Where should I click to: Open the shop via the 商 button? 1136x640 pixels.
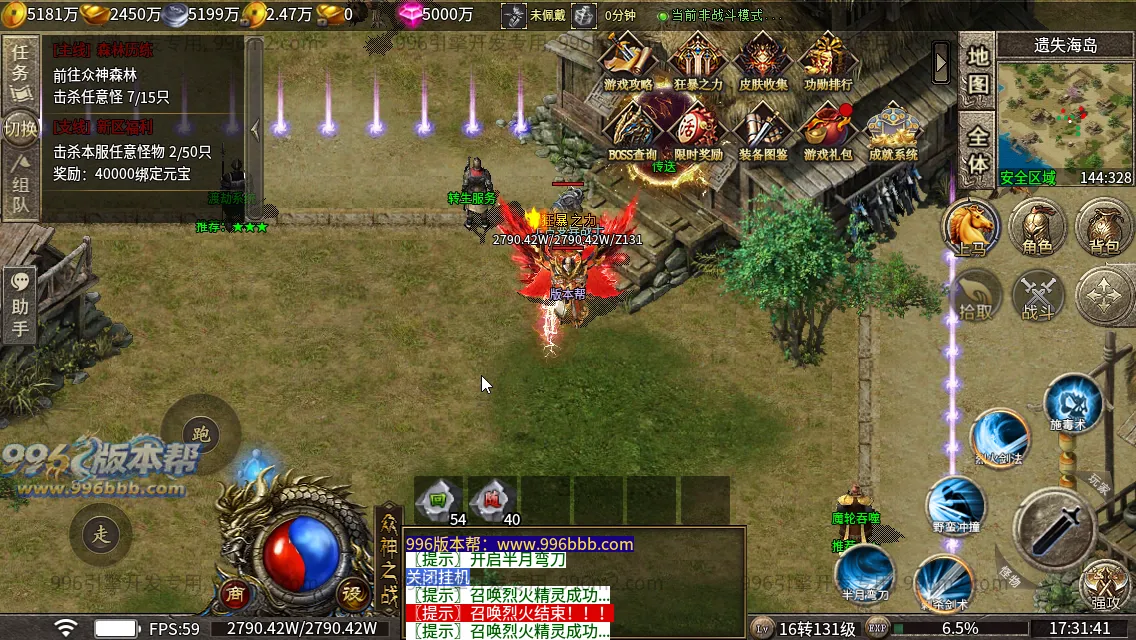(235, 592)
